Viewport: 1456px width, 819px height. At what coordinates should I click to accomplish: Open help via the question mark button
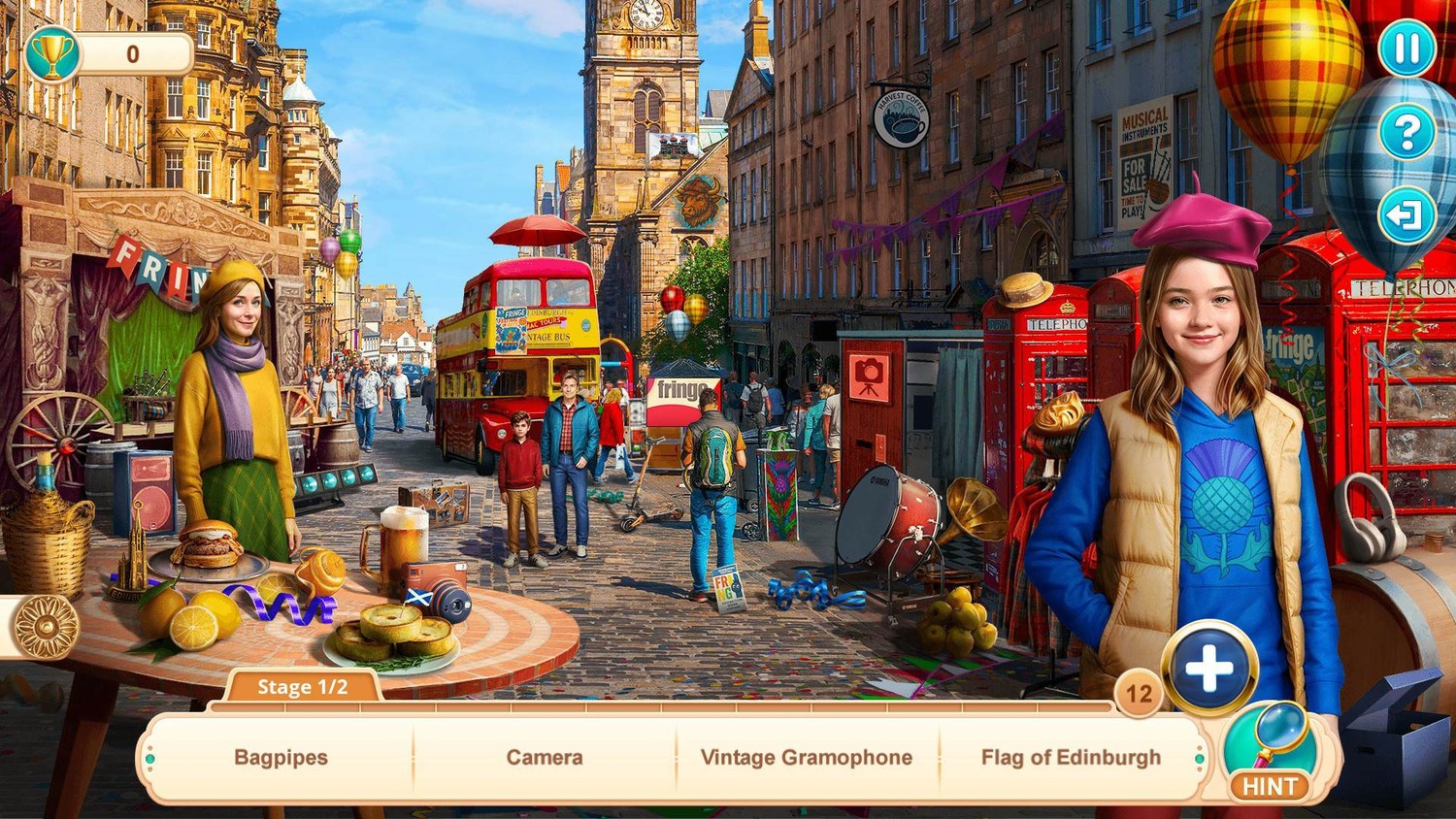1406,131
